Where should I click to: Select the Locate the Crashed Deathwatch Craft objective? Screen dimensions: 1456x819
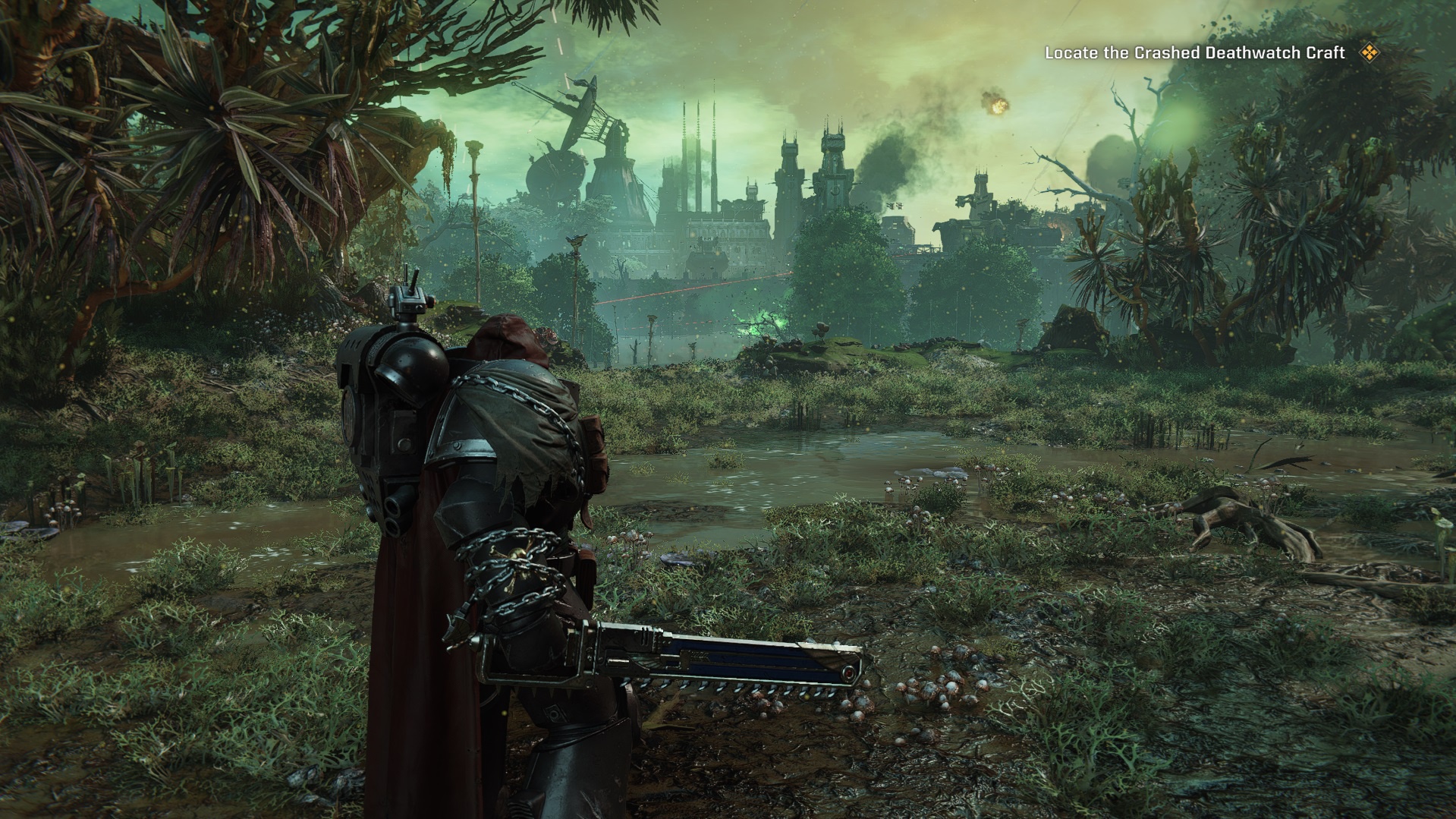[1194, 53]
